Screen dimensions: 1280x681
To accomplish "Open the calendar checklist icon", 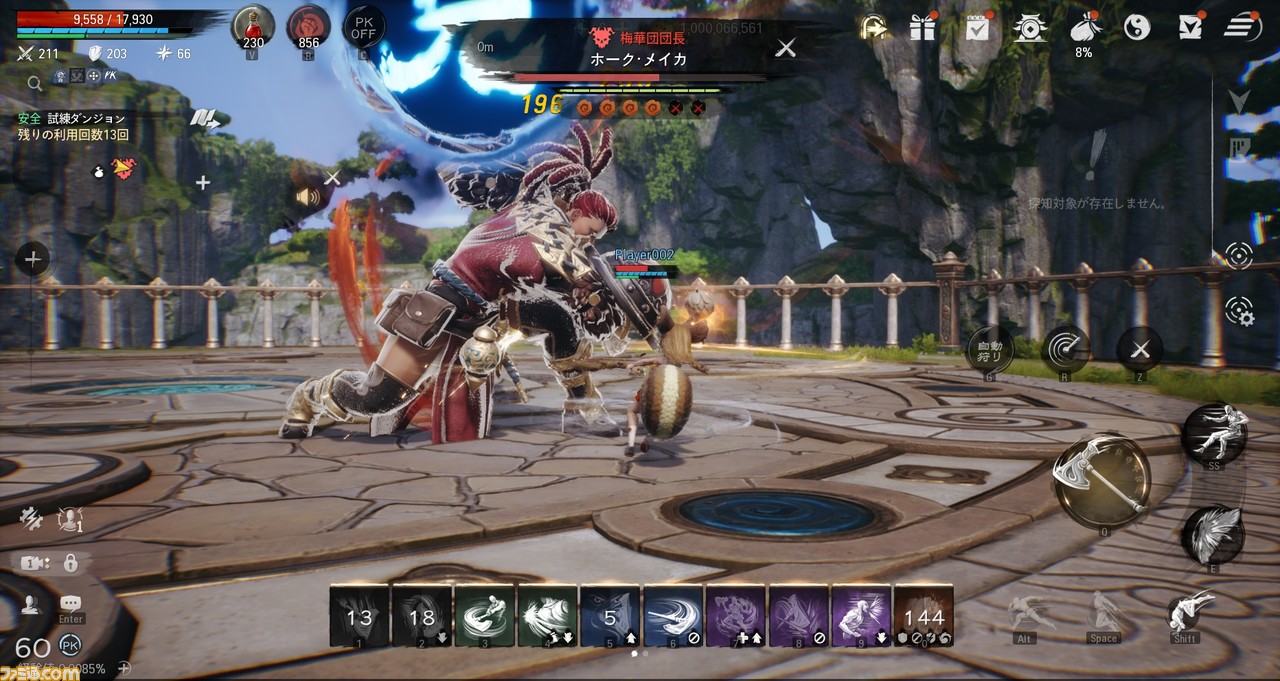I will [x=977, y=28].
